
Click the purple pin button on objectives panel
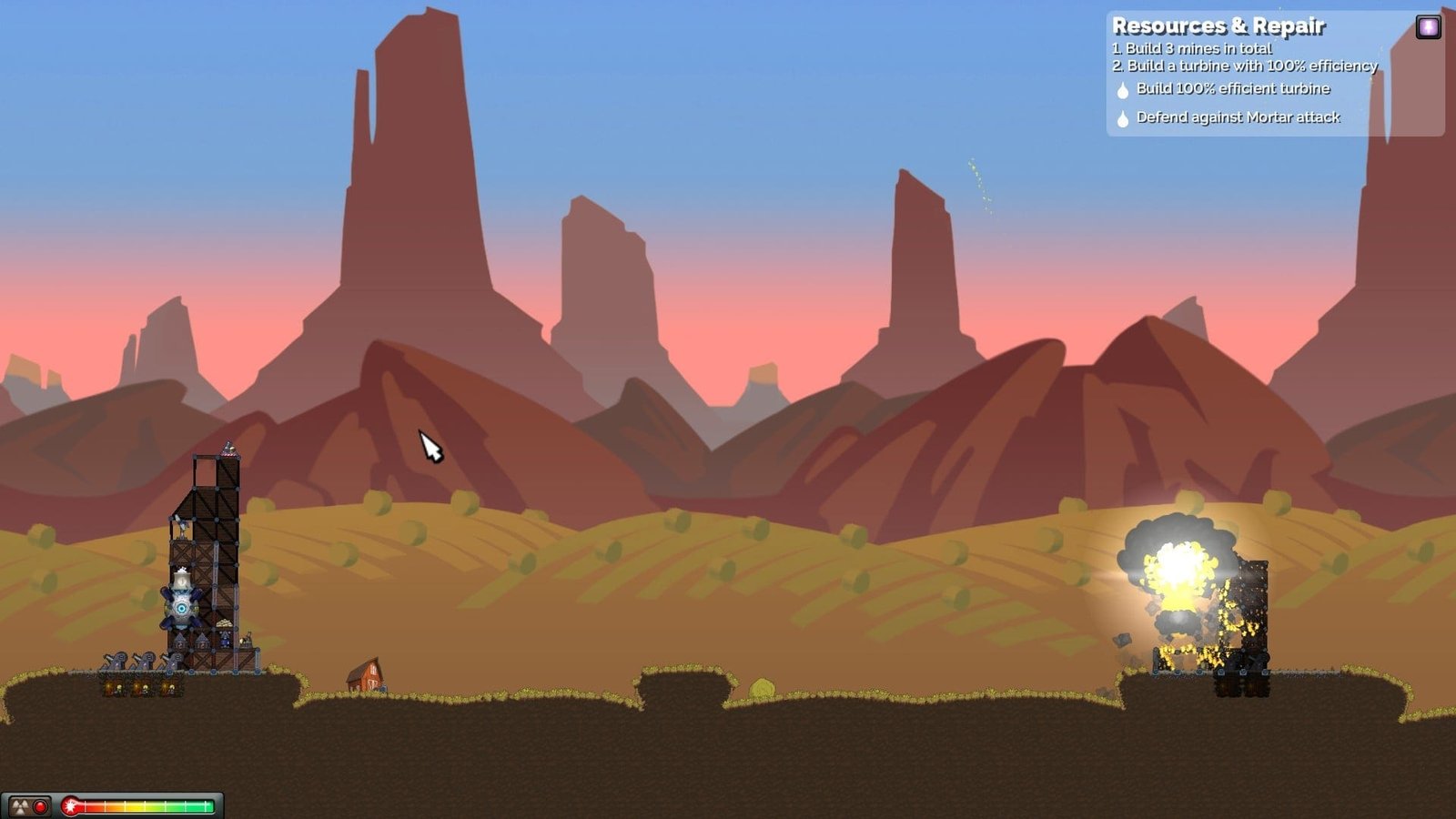1428,26
